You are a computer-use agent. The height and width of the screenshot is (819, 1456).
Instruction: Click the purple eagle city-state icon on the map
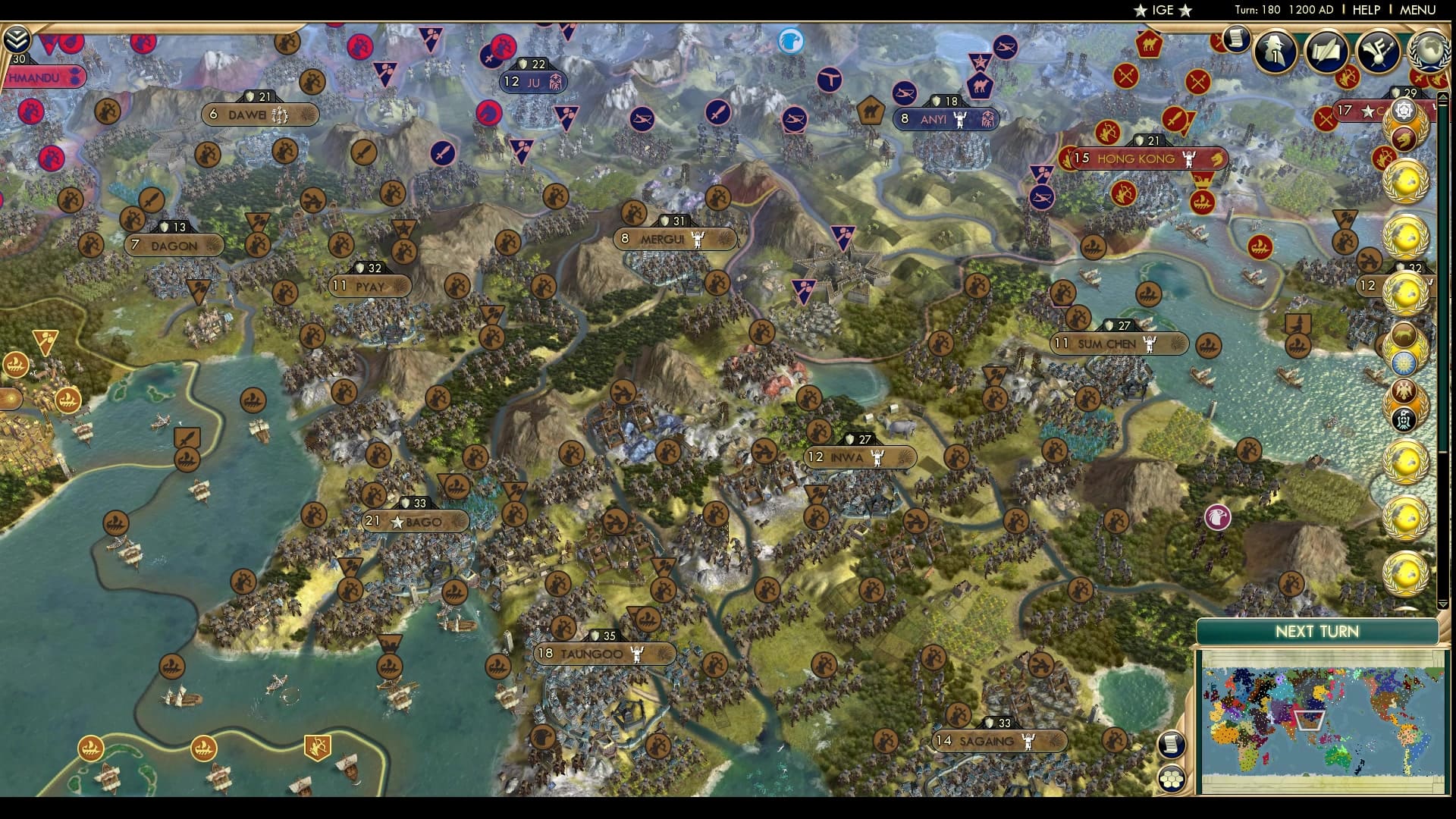tap(1217, 518)
